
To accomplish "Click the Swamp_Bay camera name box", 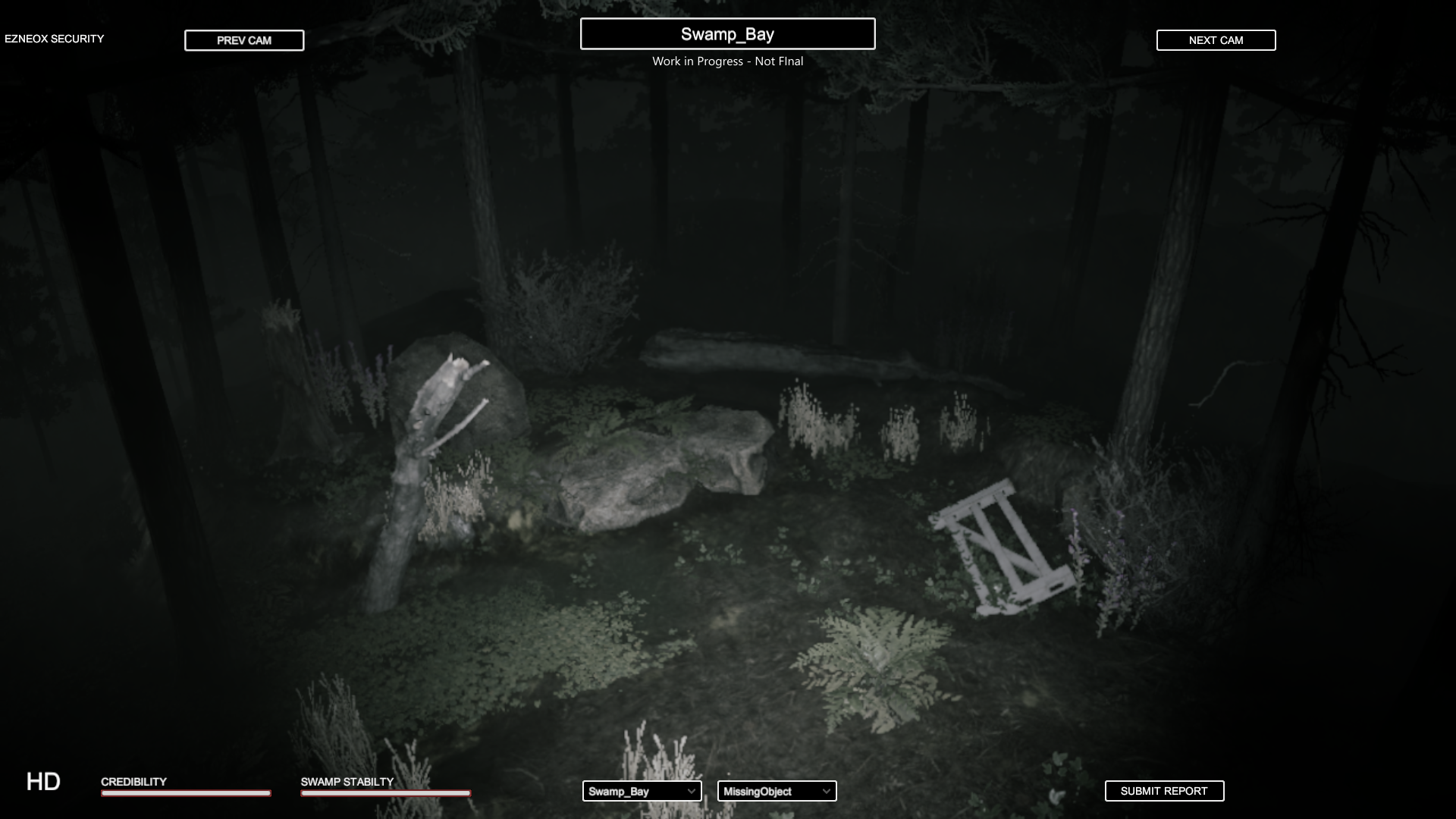I will pyautogui.click(x=727, y=34).
